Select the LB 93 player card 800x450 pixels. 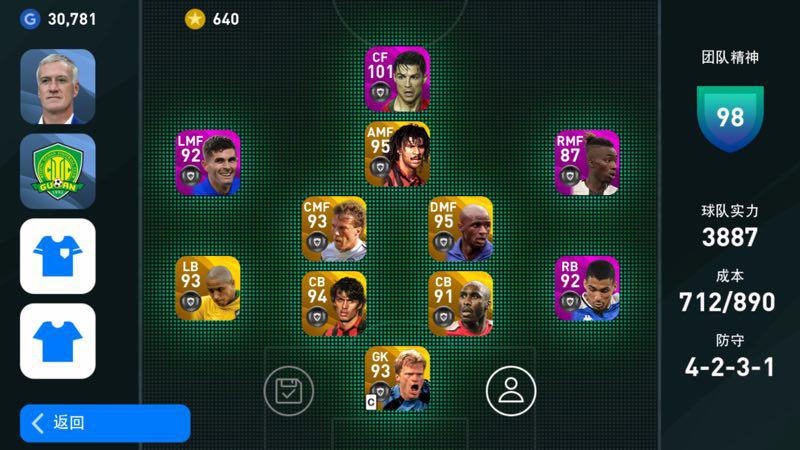pyautogui.click(x=208, y=288)
